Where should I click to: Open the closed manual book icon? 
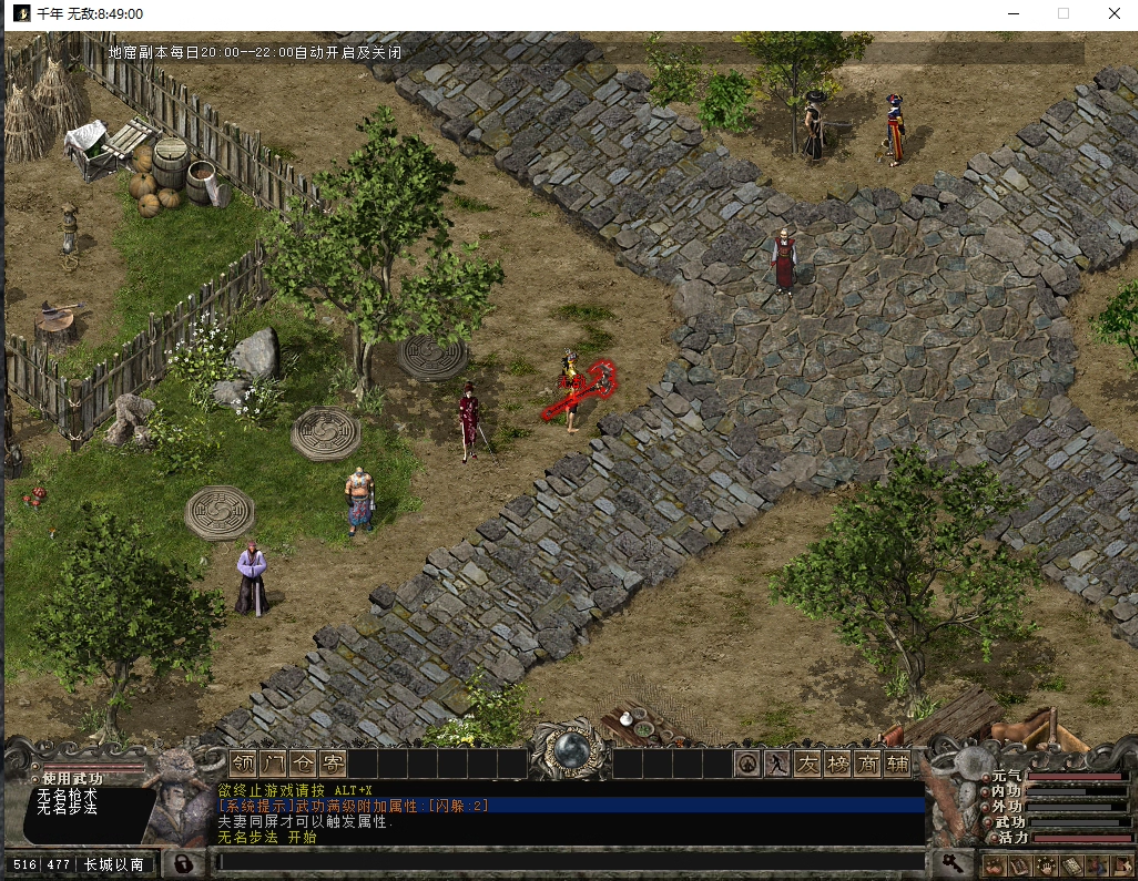pos(1071,865)
